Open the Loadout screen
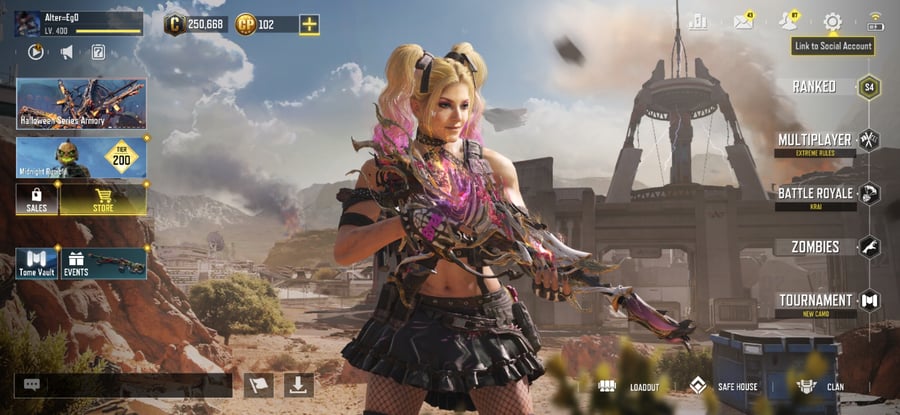 tap(629, 387)
